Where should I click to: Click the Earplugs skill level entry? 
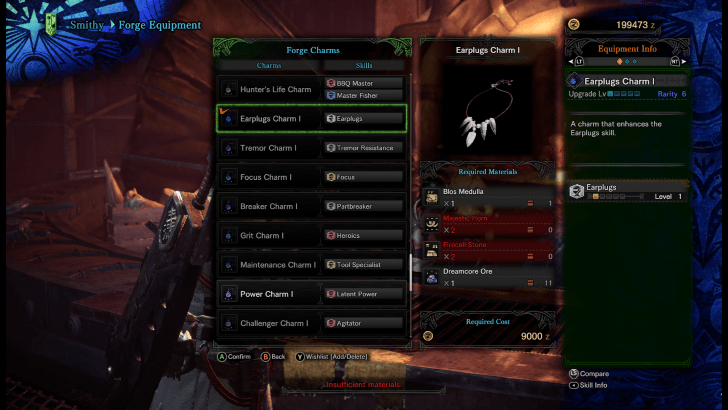pos(627,191)
